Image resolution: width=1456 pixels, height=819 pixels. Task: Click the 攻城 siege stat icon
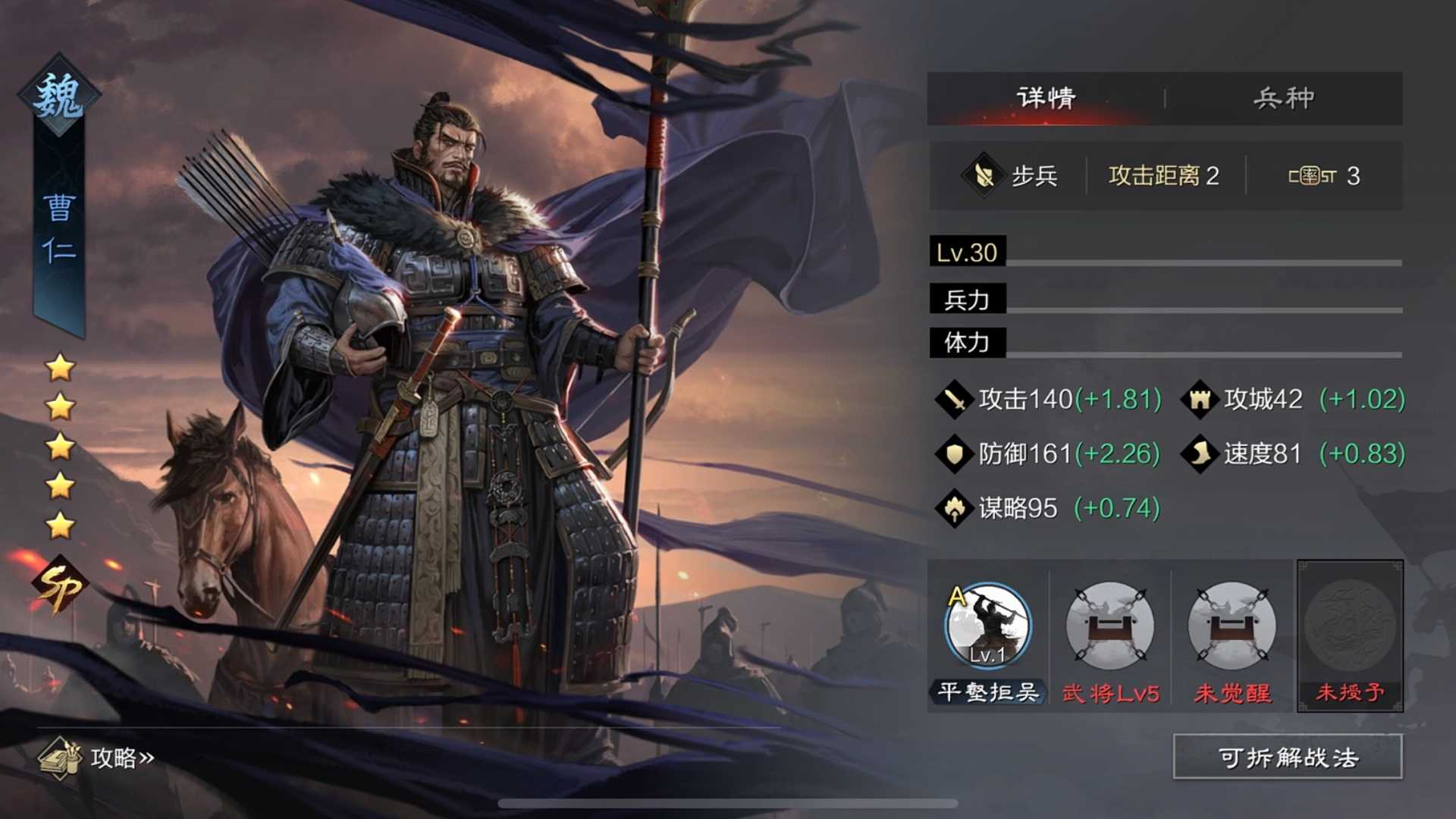pyautogui.click(x=1202, y=398)
